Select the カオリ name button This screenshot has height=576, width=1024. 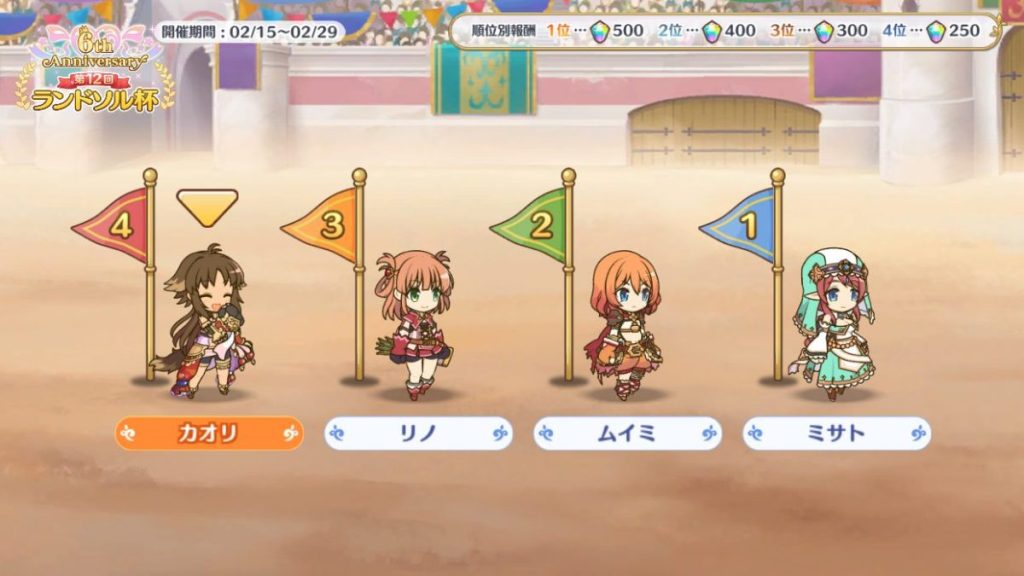click(x=208, y=433)
